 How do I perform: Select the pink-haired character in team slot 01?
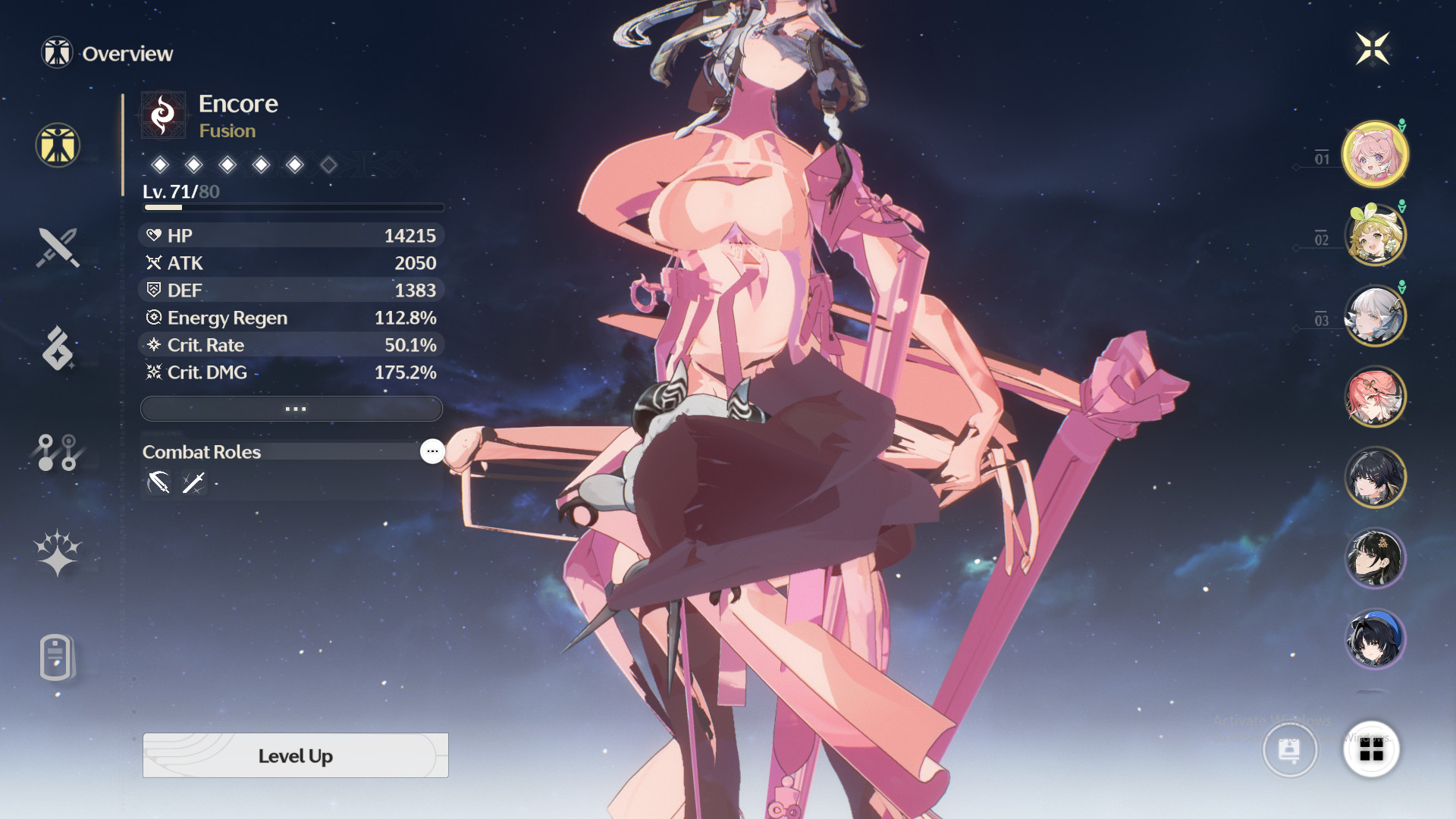(x=1375, y=154)
